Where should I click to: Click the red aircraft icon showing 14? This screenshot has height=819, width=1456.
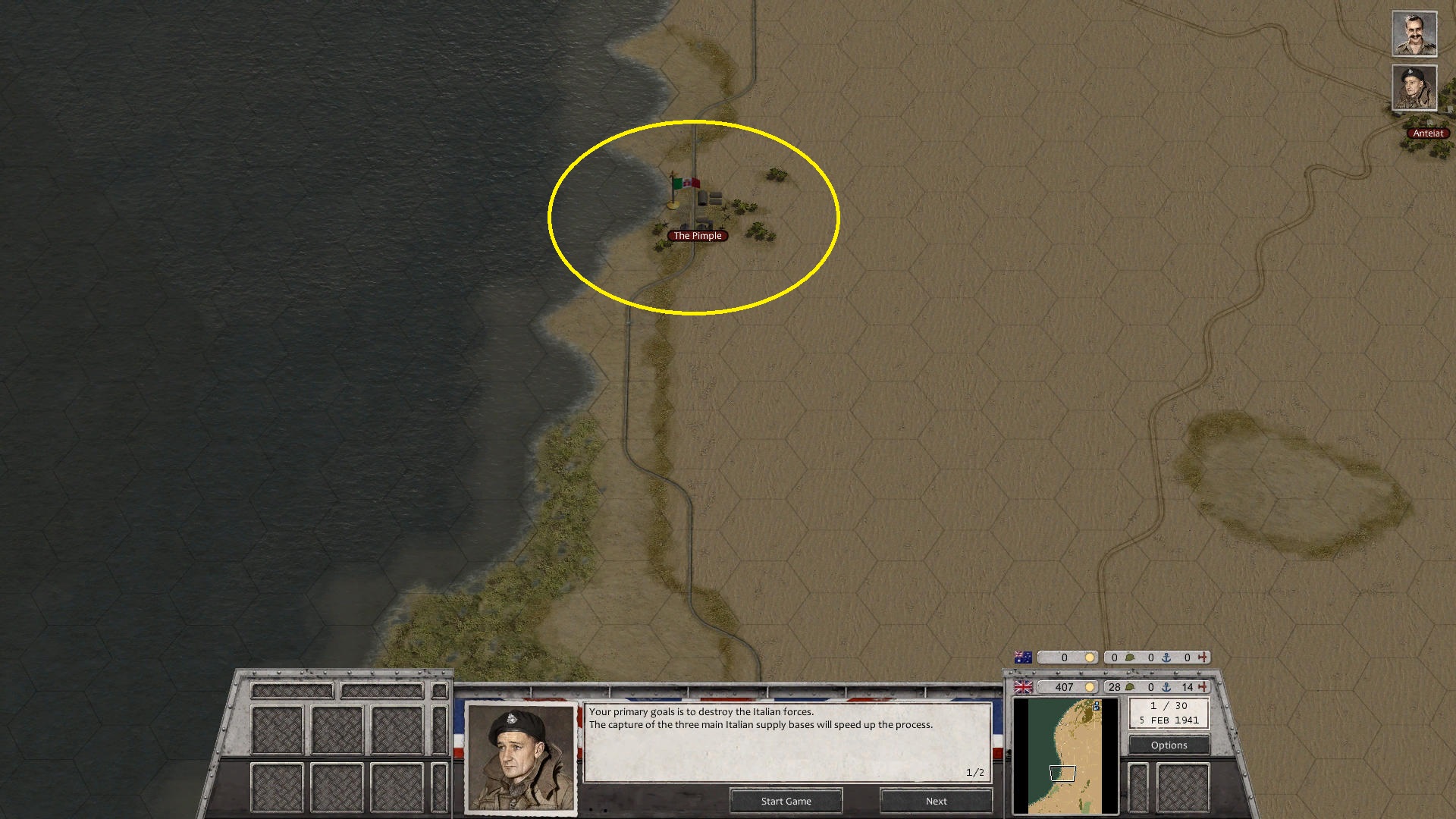pos(1203,687)
